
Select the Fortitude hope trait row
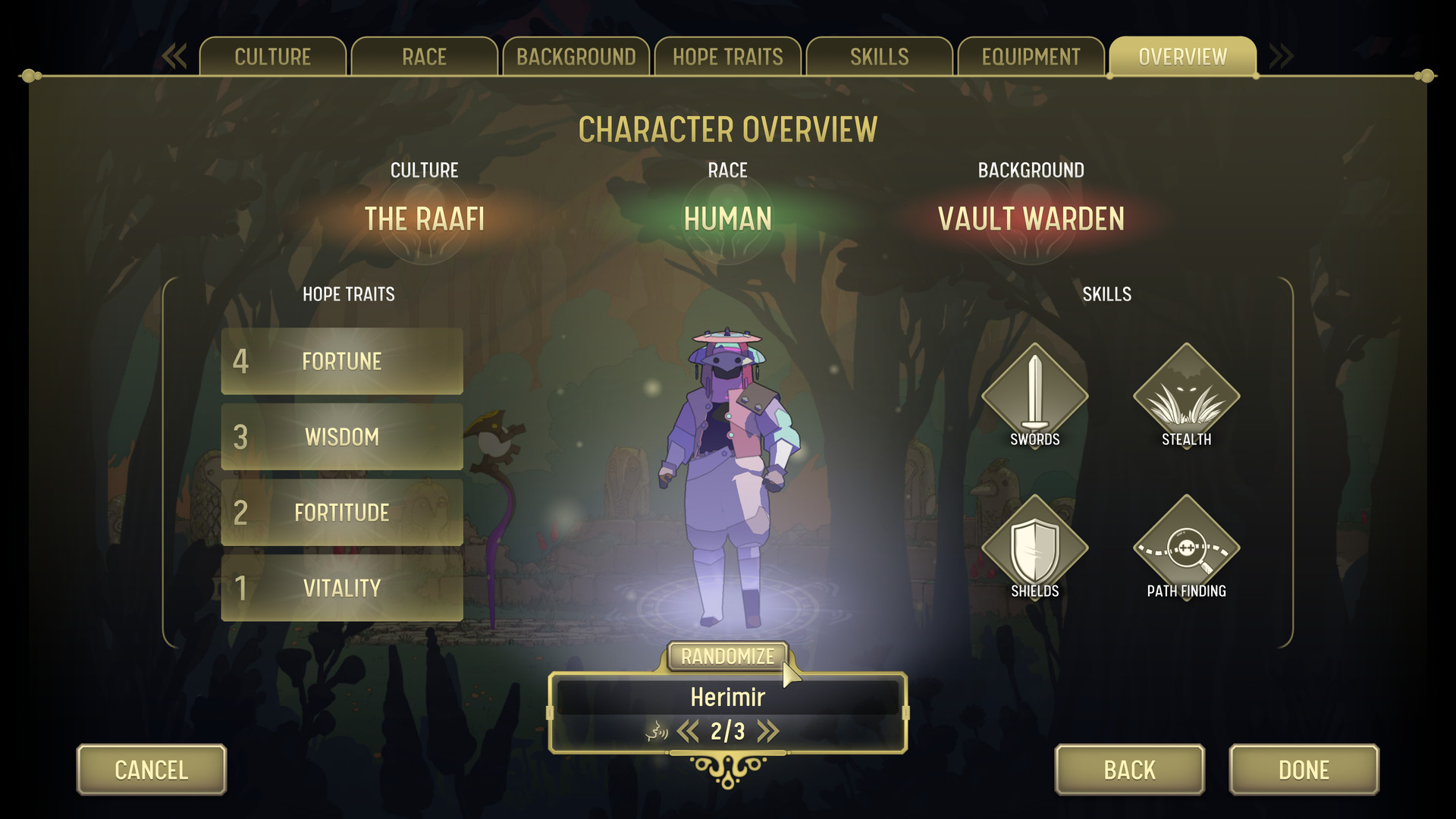click(x=341, y=513)
